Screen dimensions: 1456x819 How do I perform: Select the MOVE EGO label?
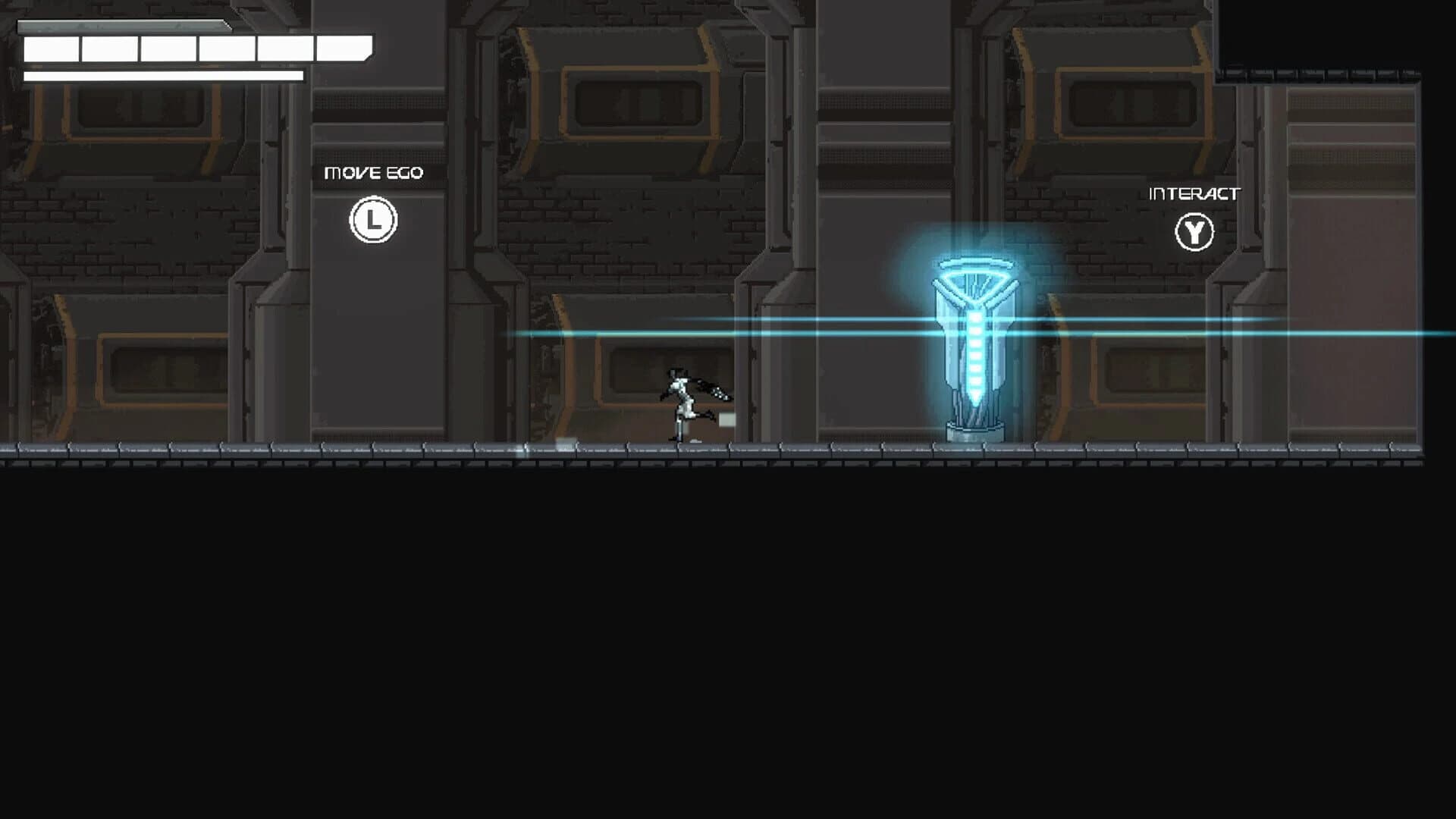pyautogui.click(x=373, y=173)
